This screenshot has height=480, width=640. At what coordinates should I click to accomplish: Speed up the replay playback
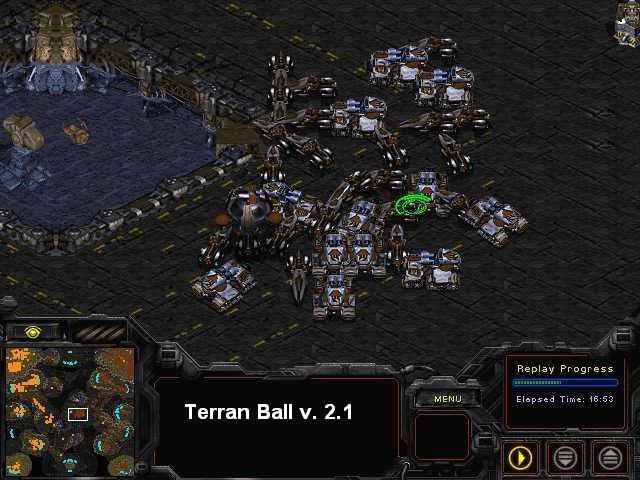coord(609,458)
